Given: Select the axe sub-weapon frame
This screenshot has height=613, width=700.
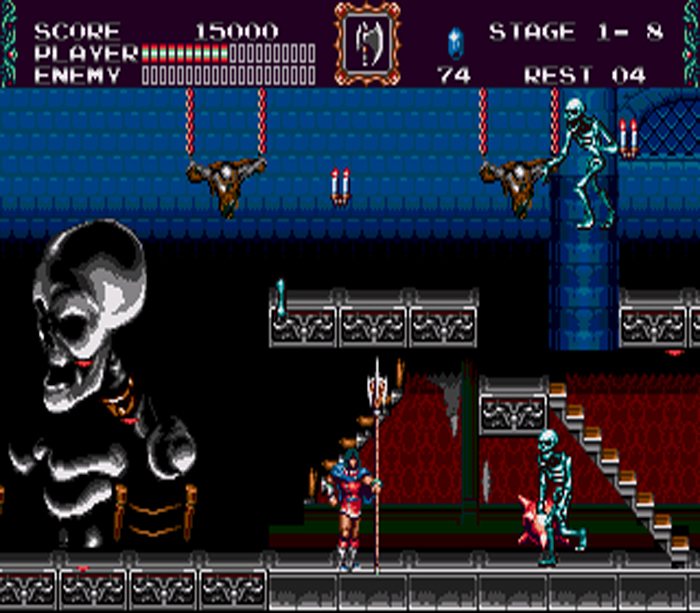Looking at the screenshot, I should click(365, 44).
